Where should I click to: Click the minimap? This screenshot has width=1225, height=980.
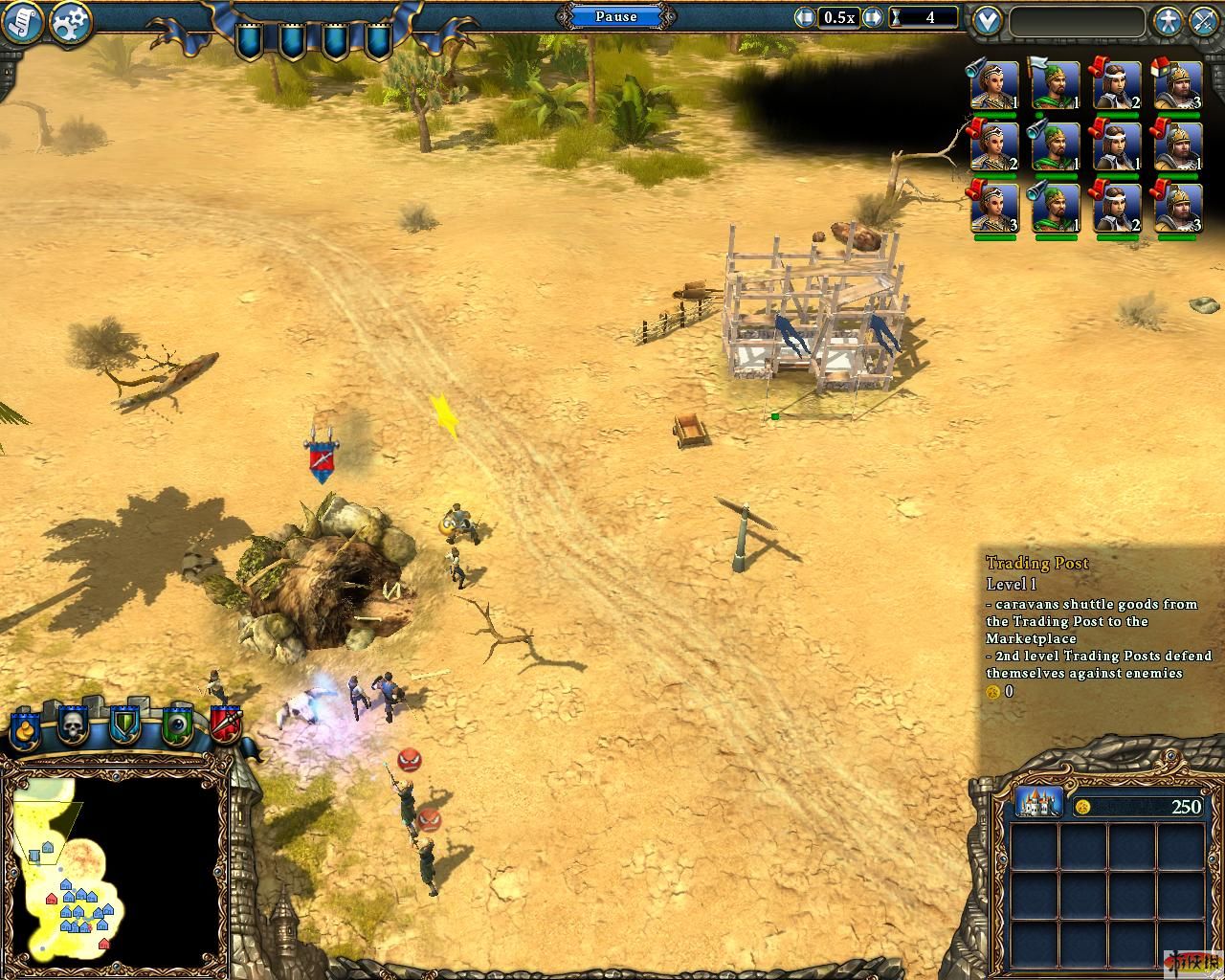[x=115, y=868]
